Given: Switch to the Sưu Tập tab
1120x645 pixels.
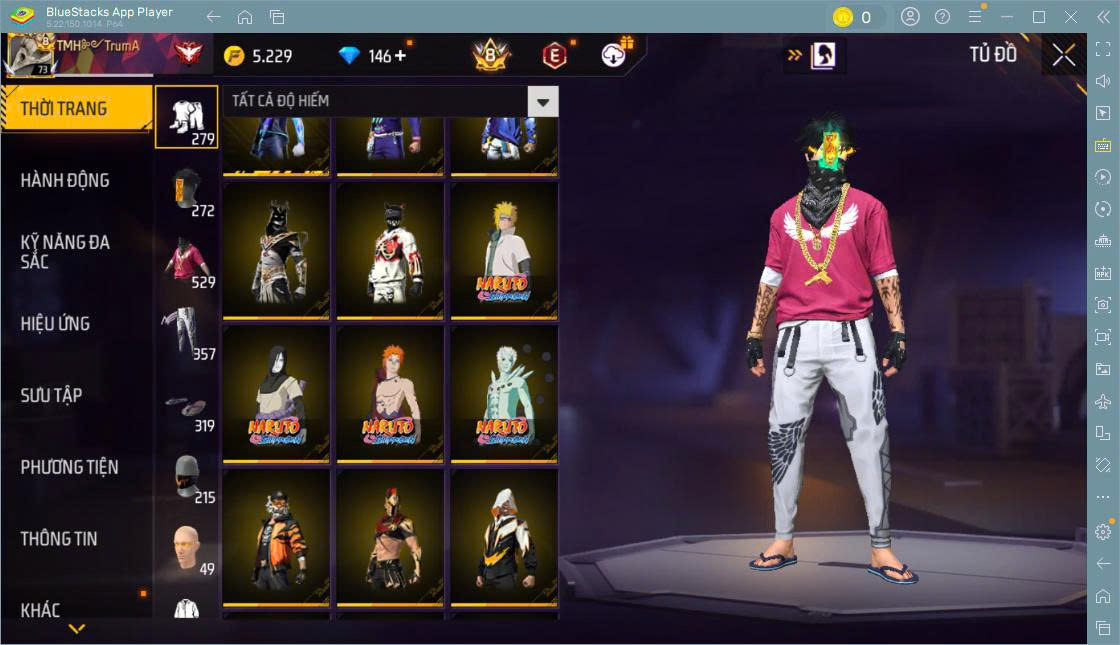Looking at the screenshot, I should (x=52, y=395).
